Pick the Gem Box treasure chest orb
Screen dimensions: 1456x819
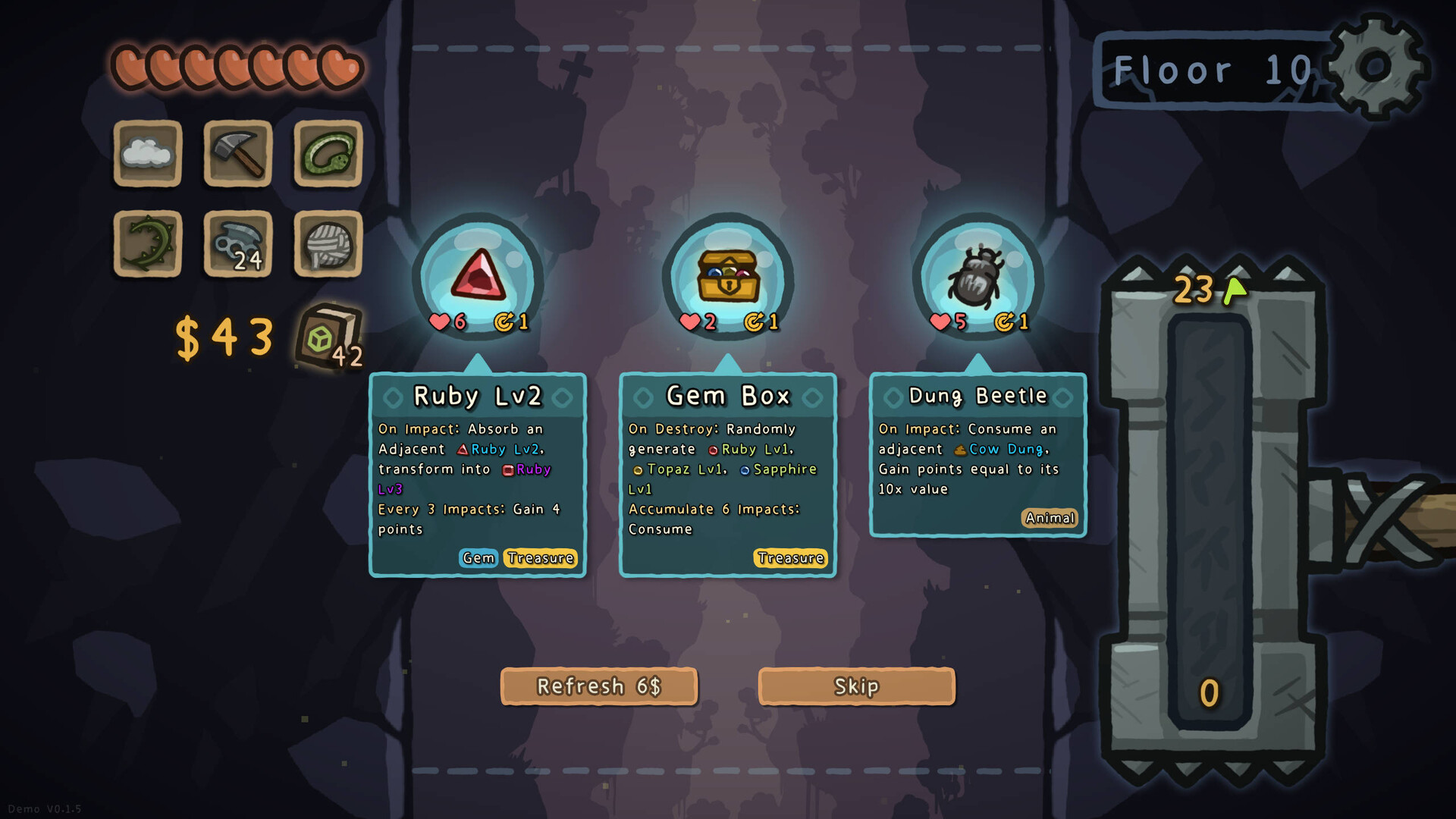point(726,279)
